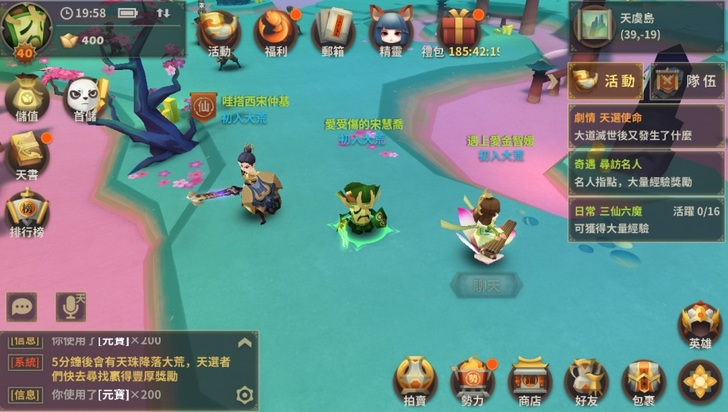Open the 英雄 hero menu
Image resolution: width=728 pixels, height=412 pixels.
[x=700, y=326]
